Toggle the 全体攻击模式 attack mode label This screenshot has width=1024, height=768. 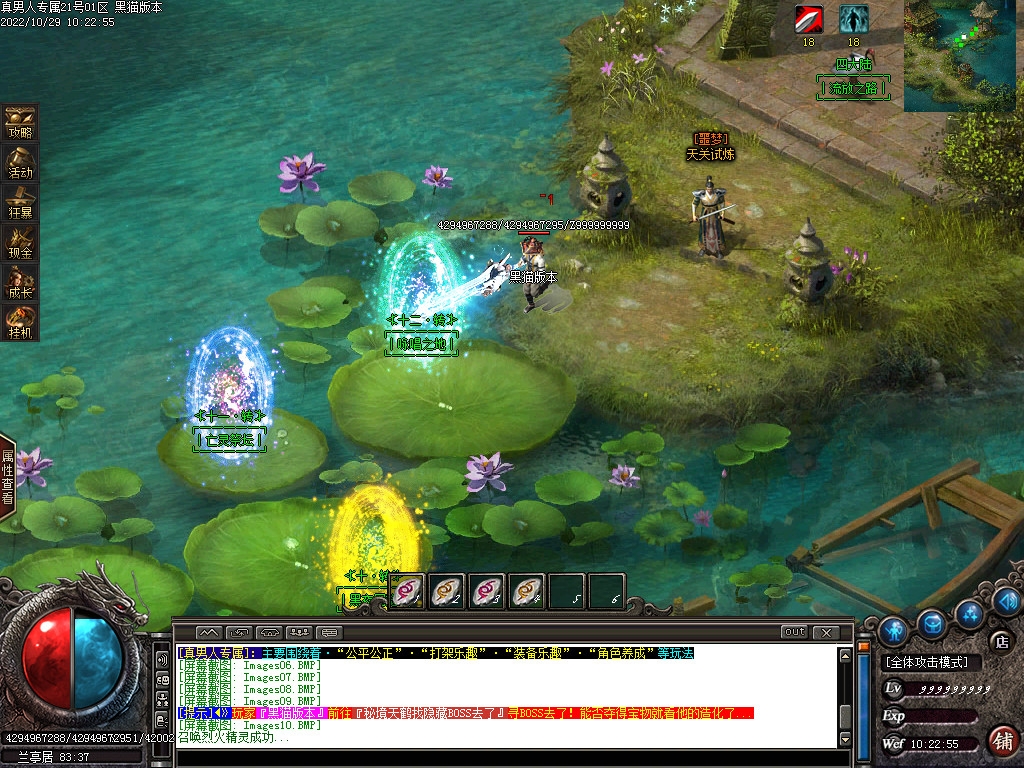pyautogui.click(x=928, y=662)
